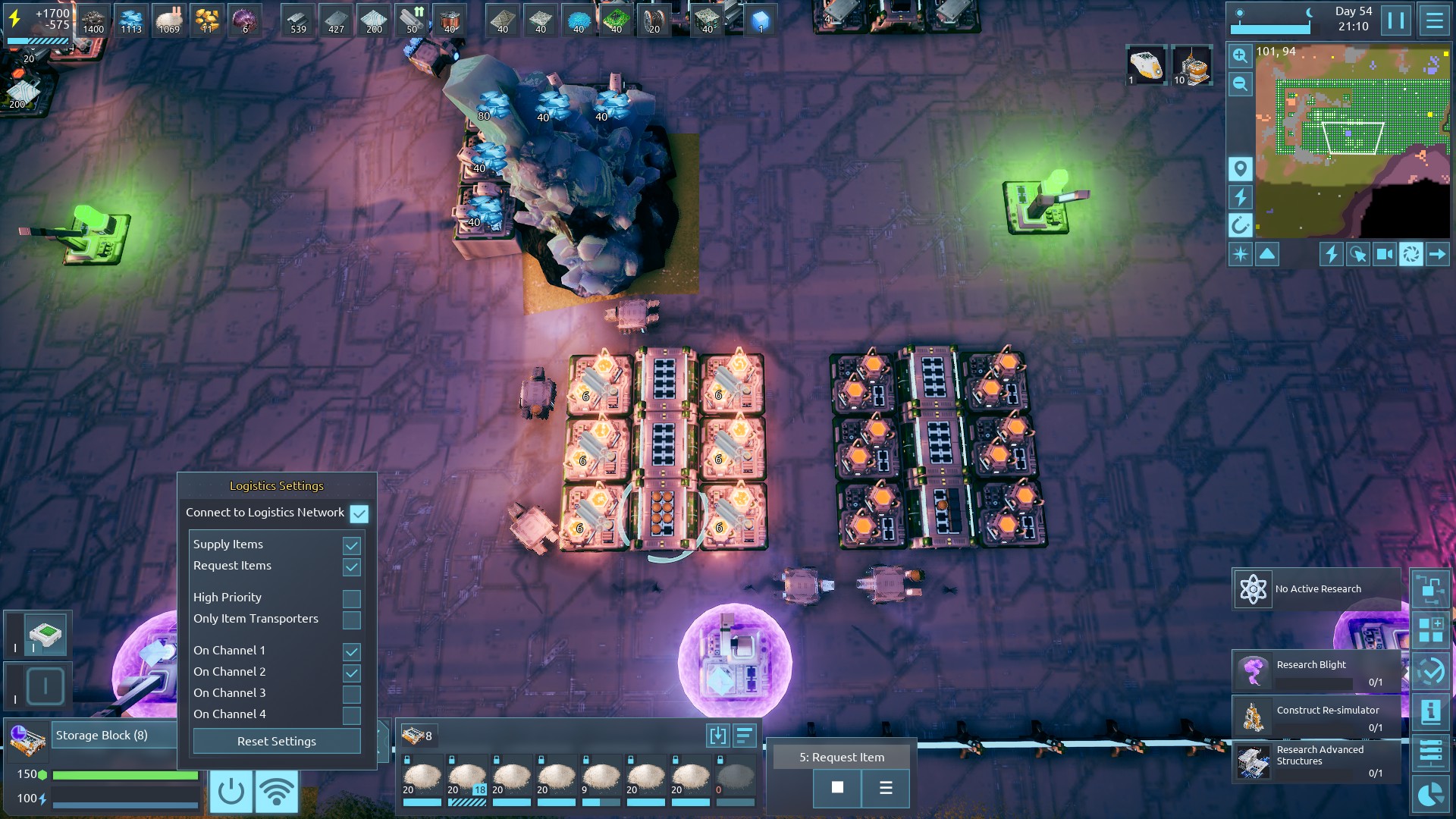Select the Construct Re-simulator objective

[1316, 717]
